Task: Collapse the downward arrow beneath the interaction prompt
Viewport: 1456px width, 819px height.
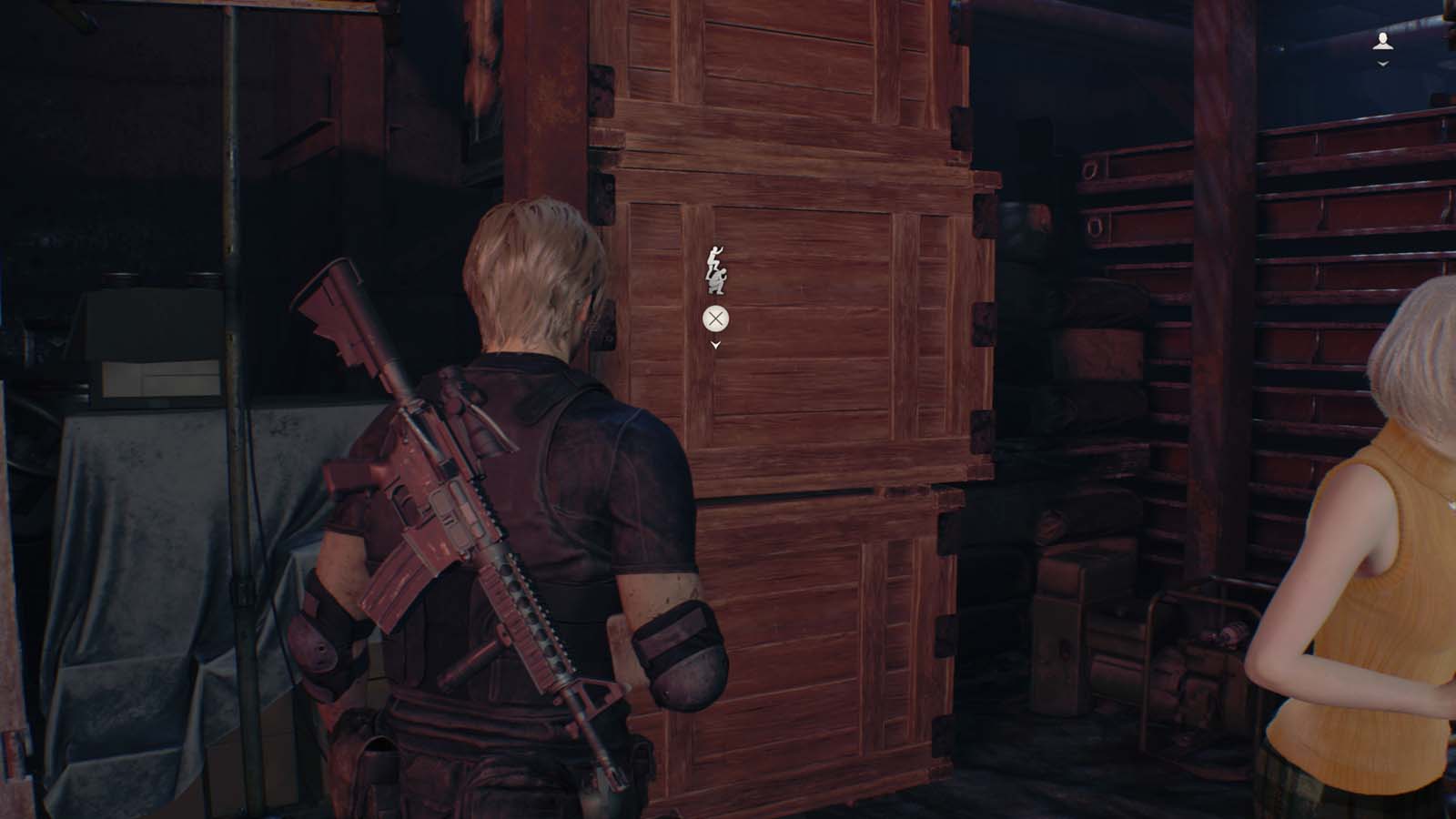Action: point(716,344)
